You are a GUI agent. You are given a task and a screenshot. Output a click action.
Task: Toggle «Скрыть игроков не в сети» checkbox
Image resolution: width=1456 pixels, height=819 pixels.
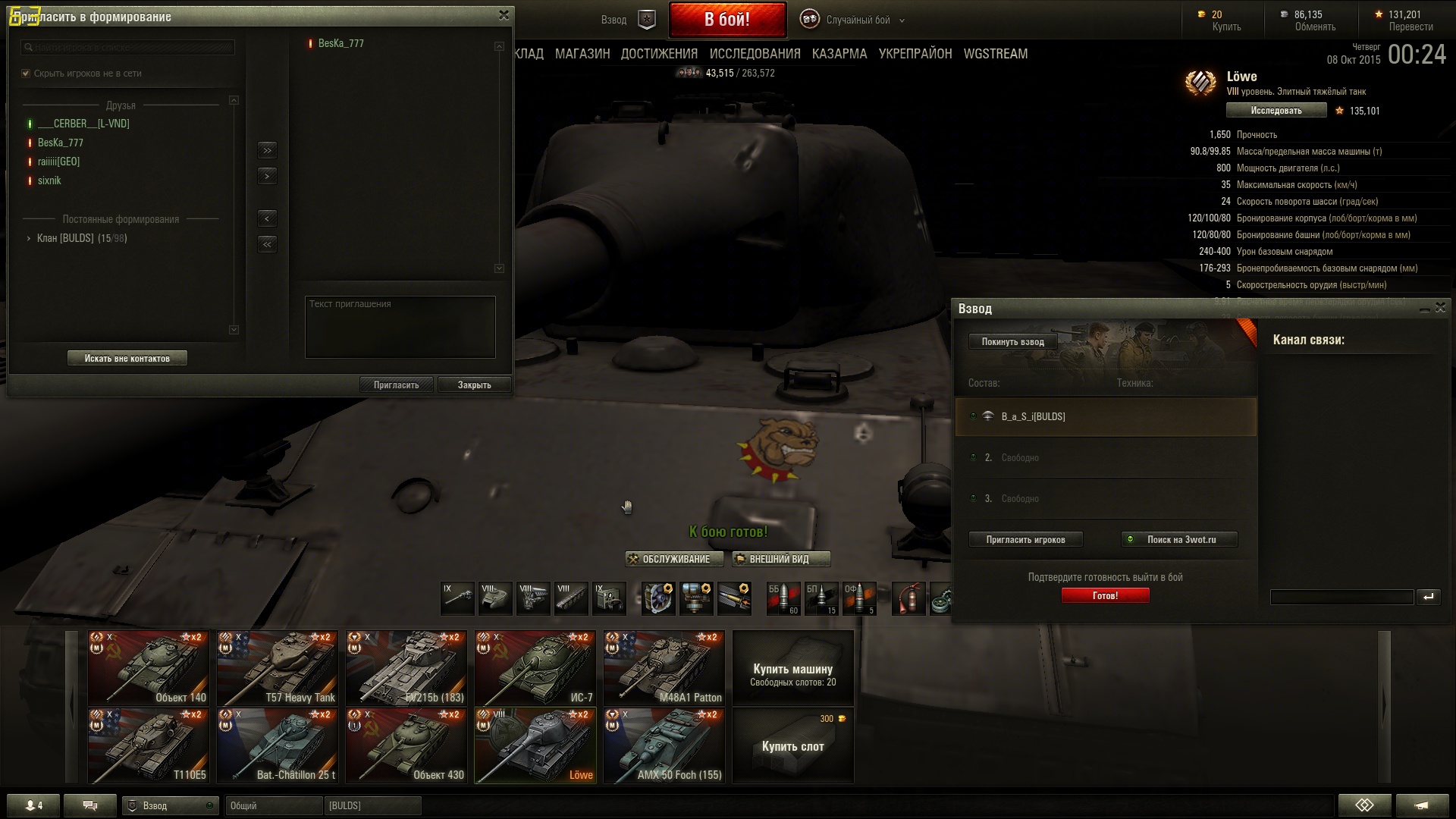point(27,74)
